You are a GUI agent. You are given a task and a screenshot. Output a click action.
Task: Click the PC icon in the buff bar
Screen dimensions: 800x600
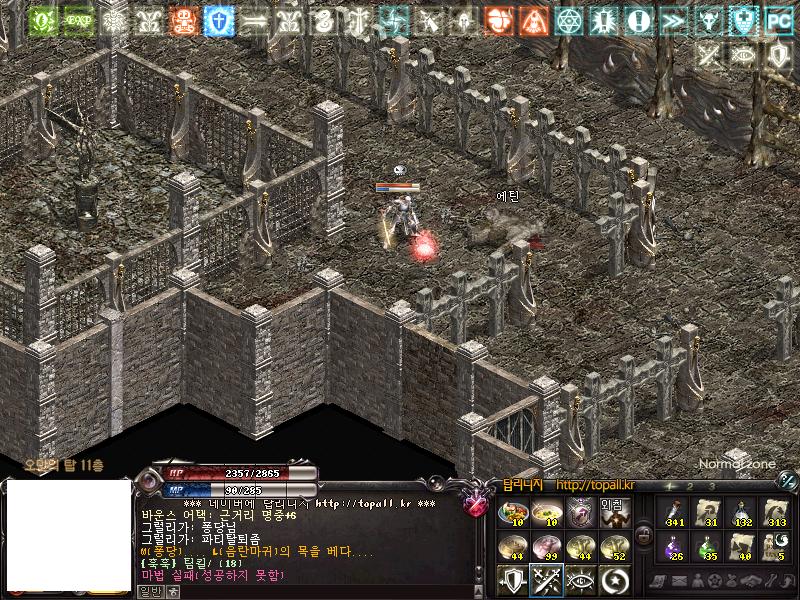tap(778, 20)
